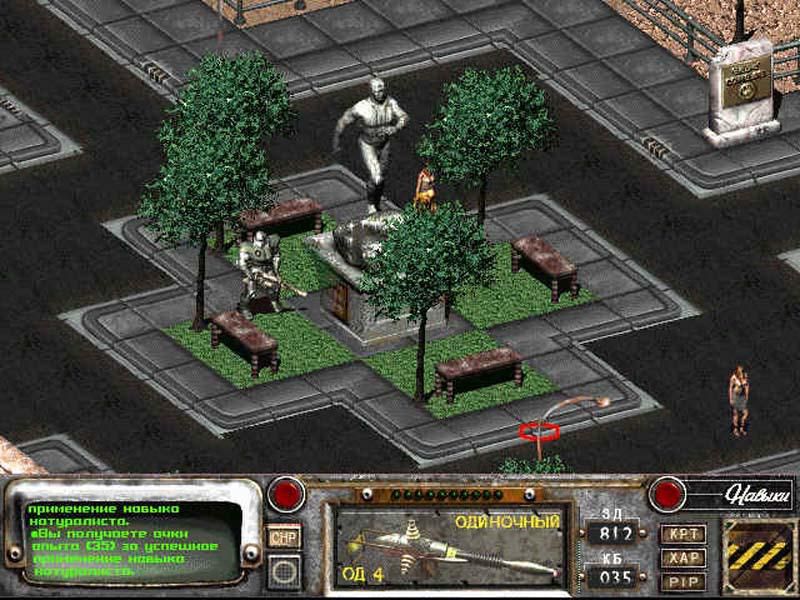Viewport: 800px width, 600px height.
Task: Click the red button beside Навыки
Action: (x=665, y=494)
